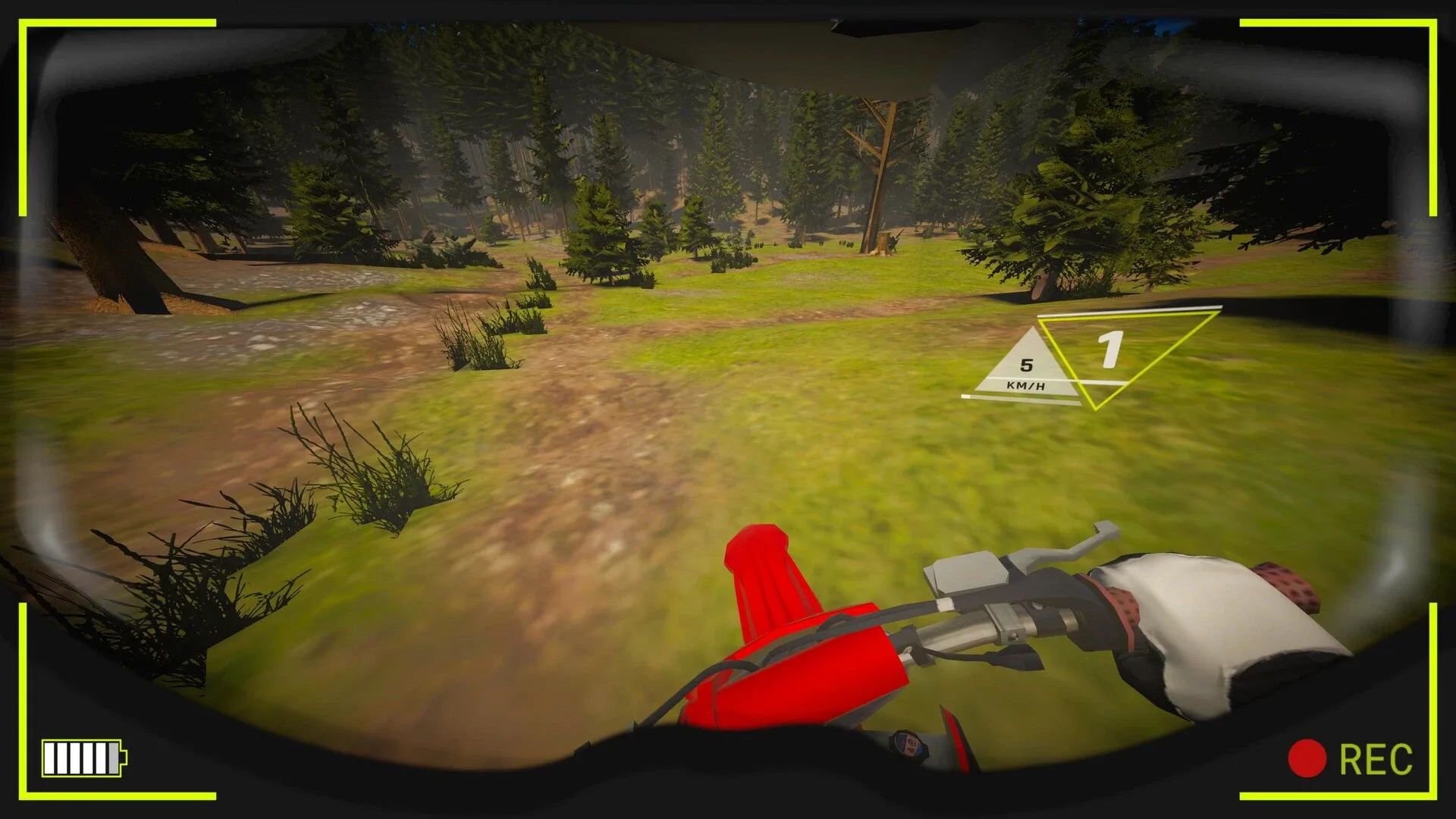Click the top-left yellow frame corner bracket
Screen dimensions: 1456x819
pyautogui.click(x=23, y=23)
